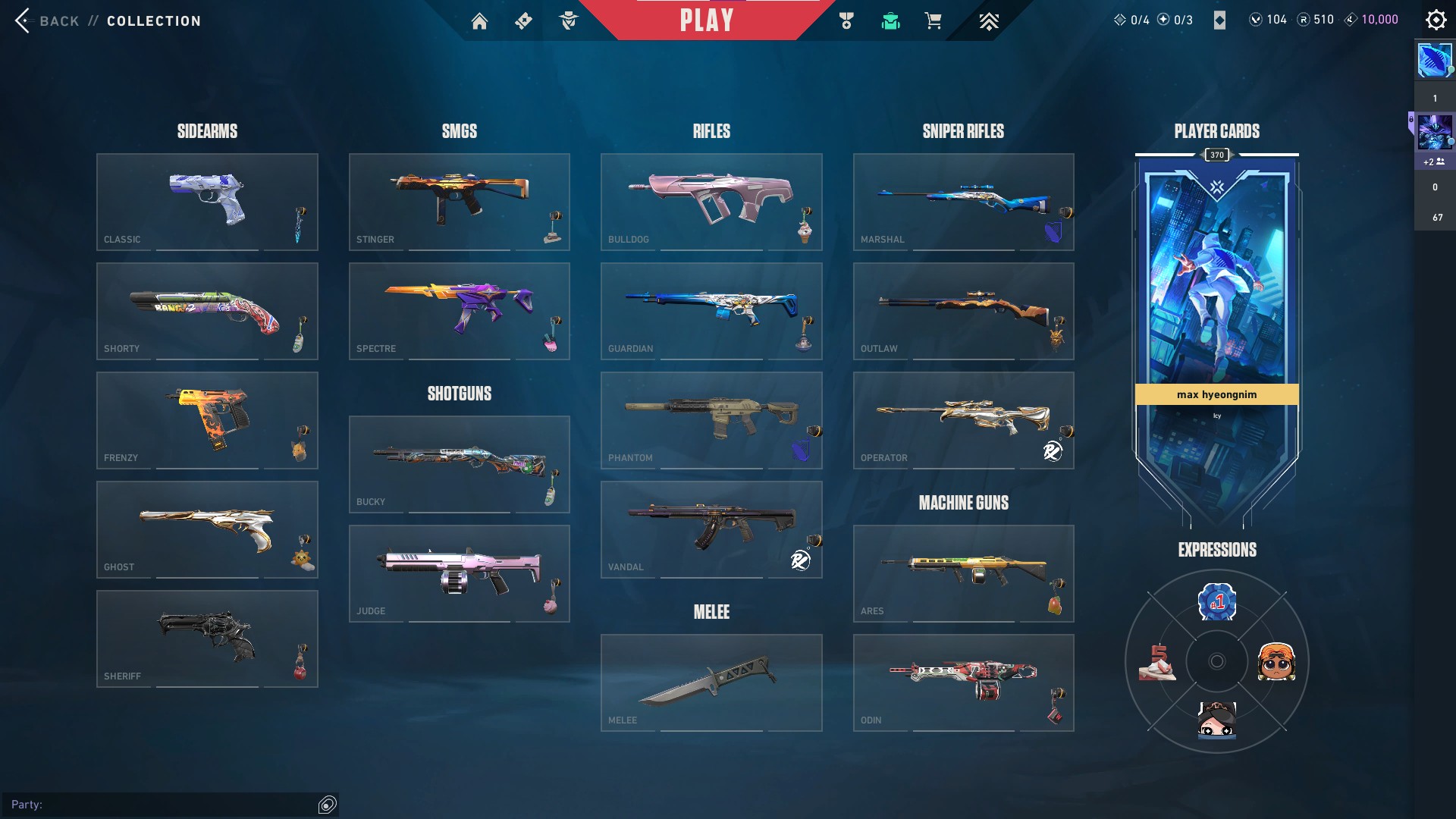The image size is (1456, 819).
Task: Open game Settings with the gear icon
Action: [1436, 20]
